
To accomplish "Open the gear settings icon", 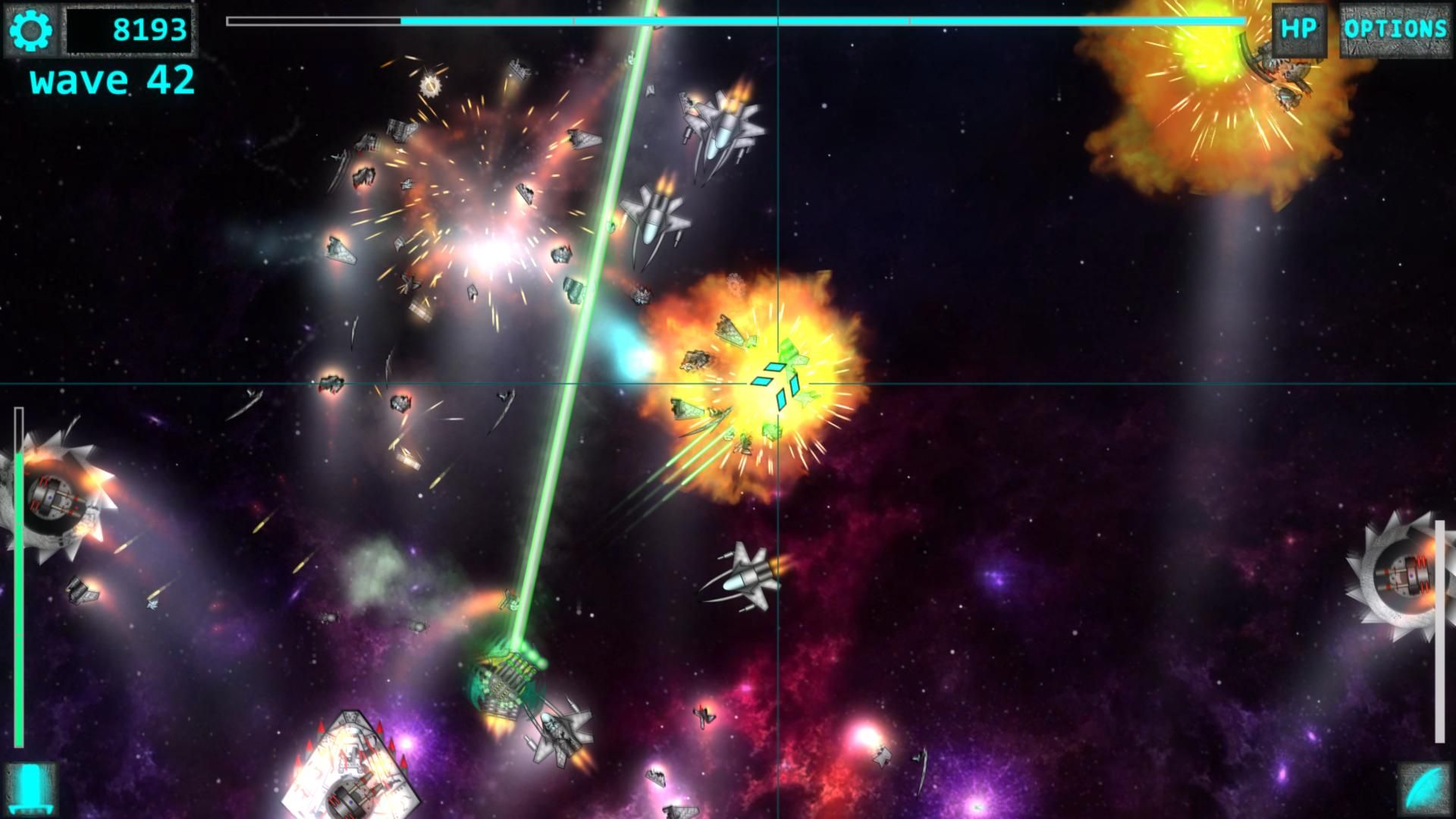I will pos(32,30).
